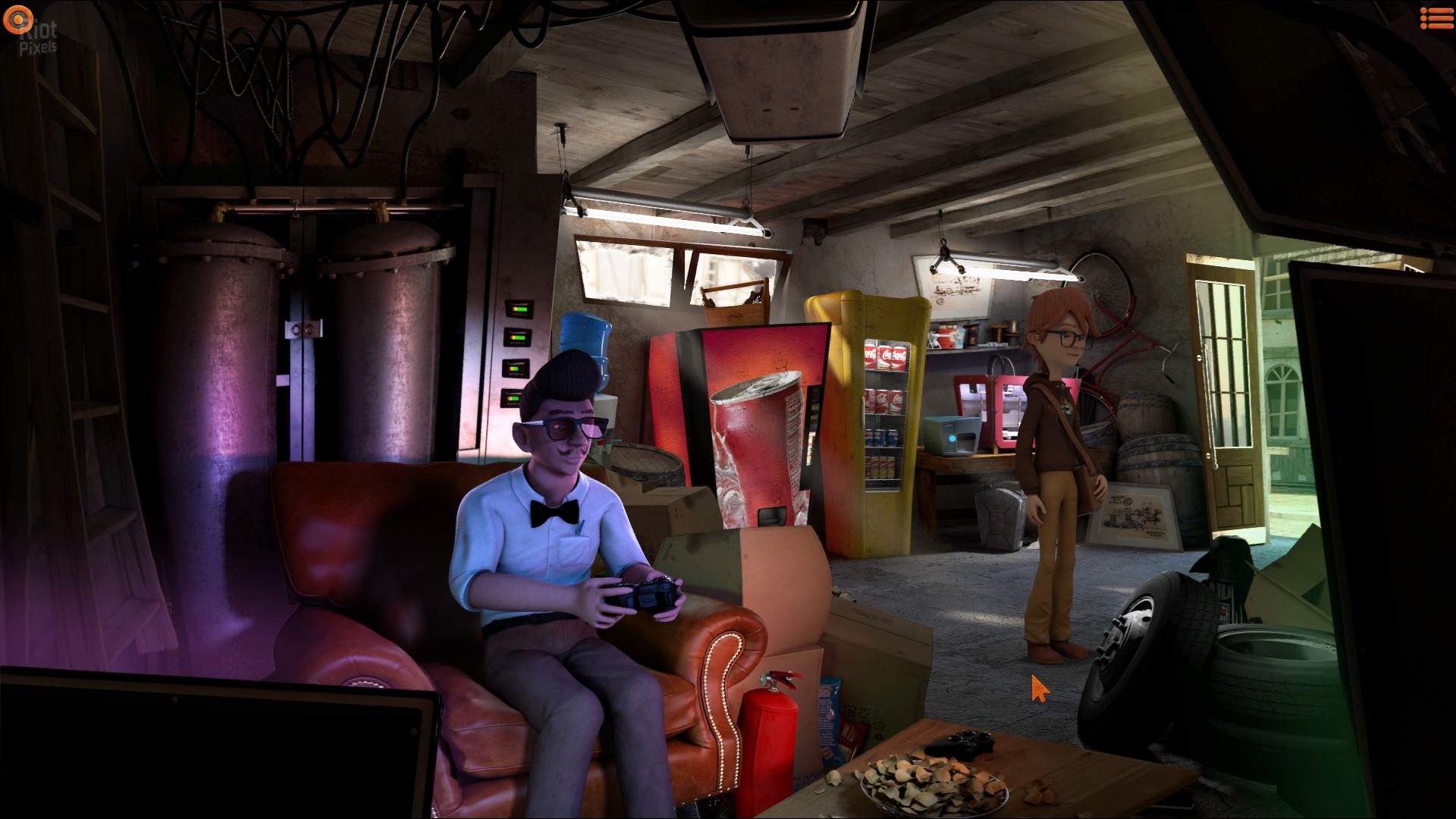Click the orange ring icon

click(x=17, y=19)
